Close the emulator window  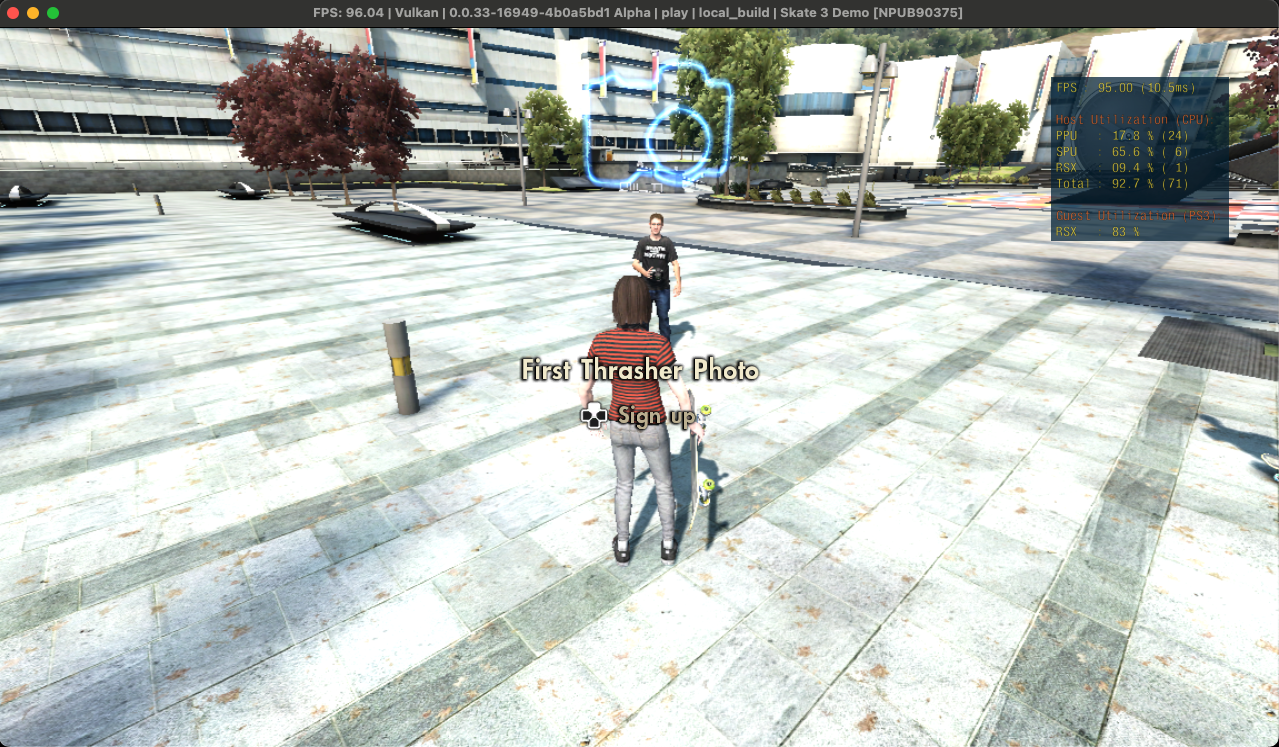pyautogui.click(x=13, y=13)
